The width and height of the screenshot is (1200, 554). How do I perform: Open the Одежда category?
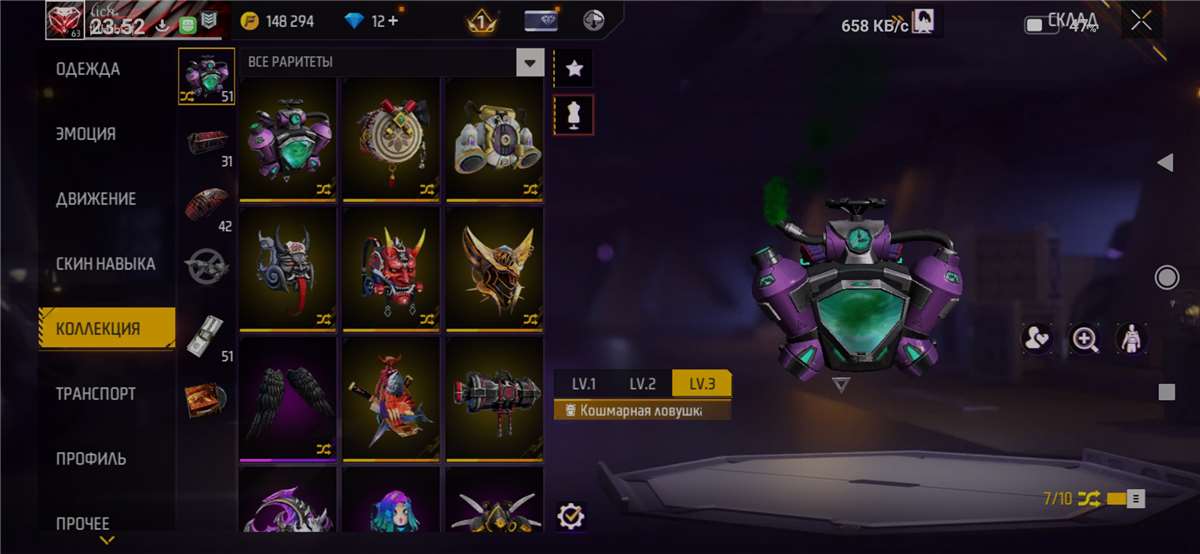pos(88,69)
